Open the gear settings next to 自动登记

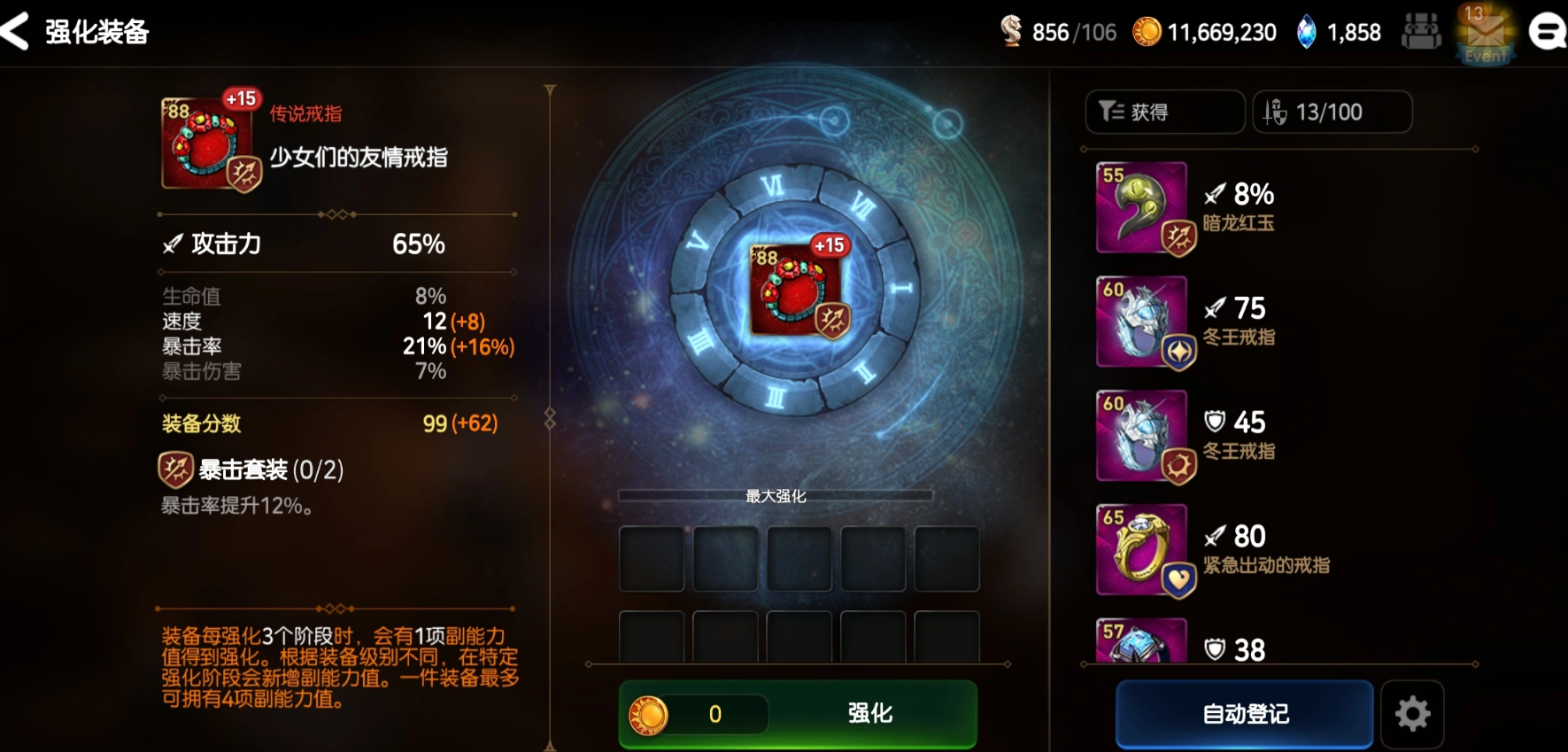[1412, 714]
